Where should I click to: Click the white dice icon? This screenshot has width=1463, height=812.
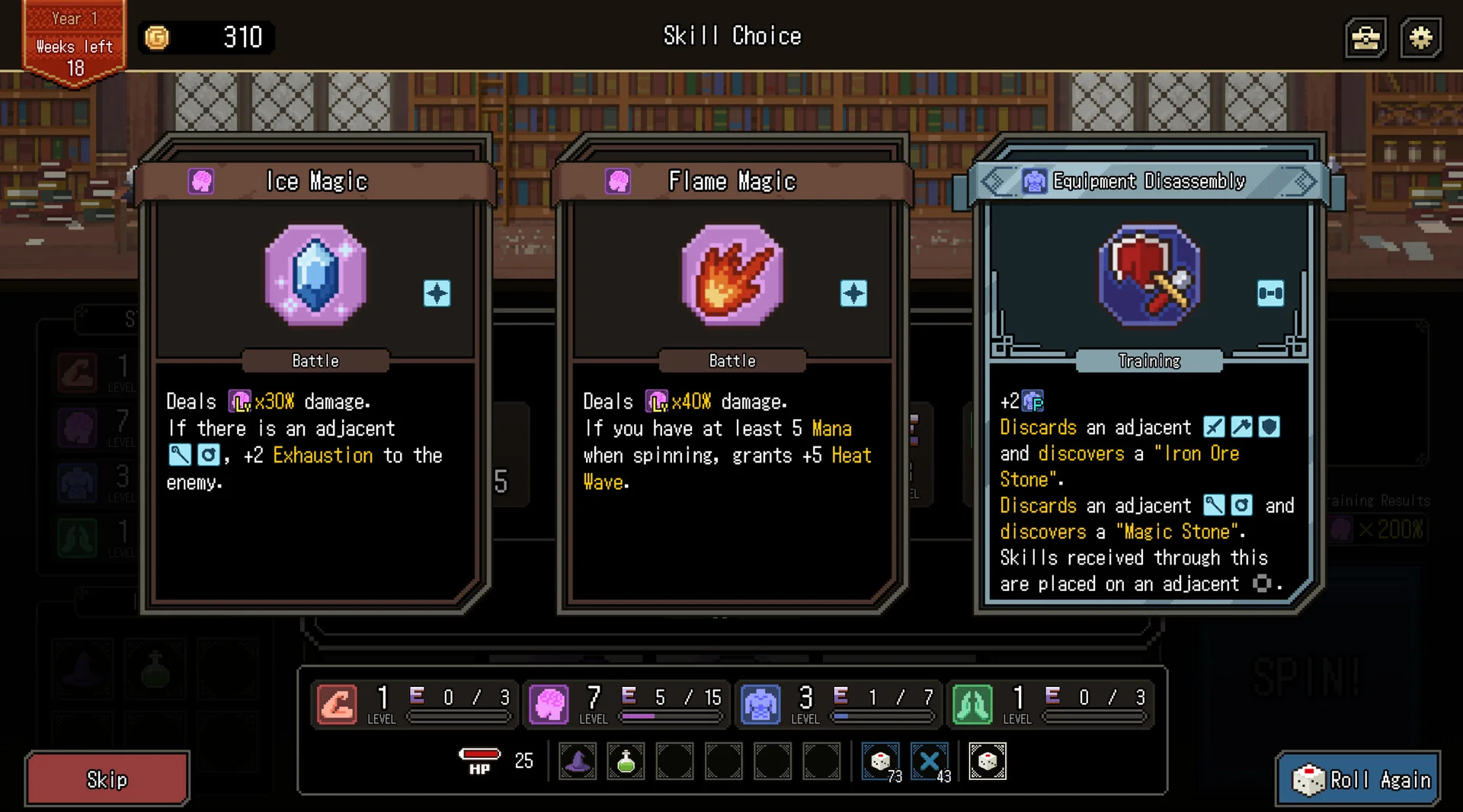coord(988,761)
